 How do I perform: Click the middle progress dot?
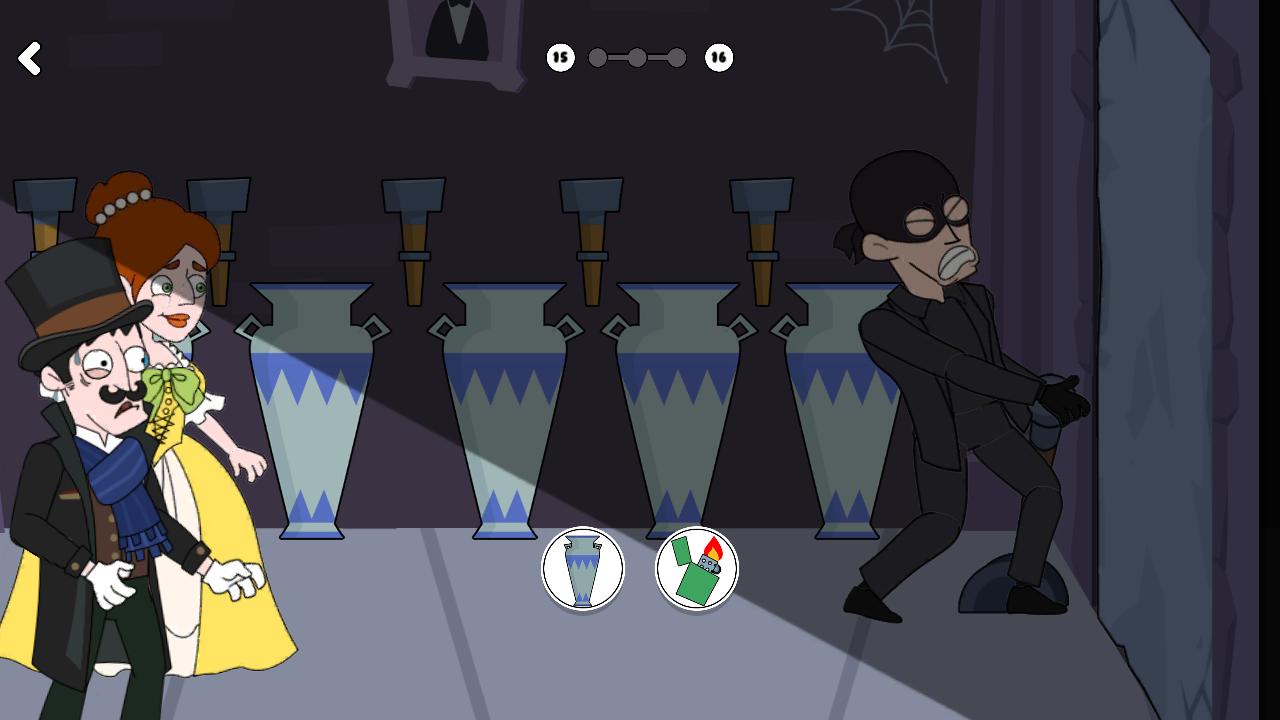[x=637, y=57]
